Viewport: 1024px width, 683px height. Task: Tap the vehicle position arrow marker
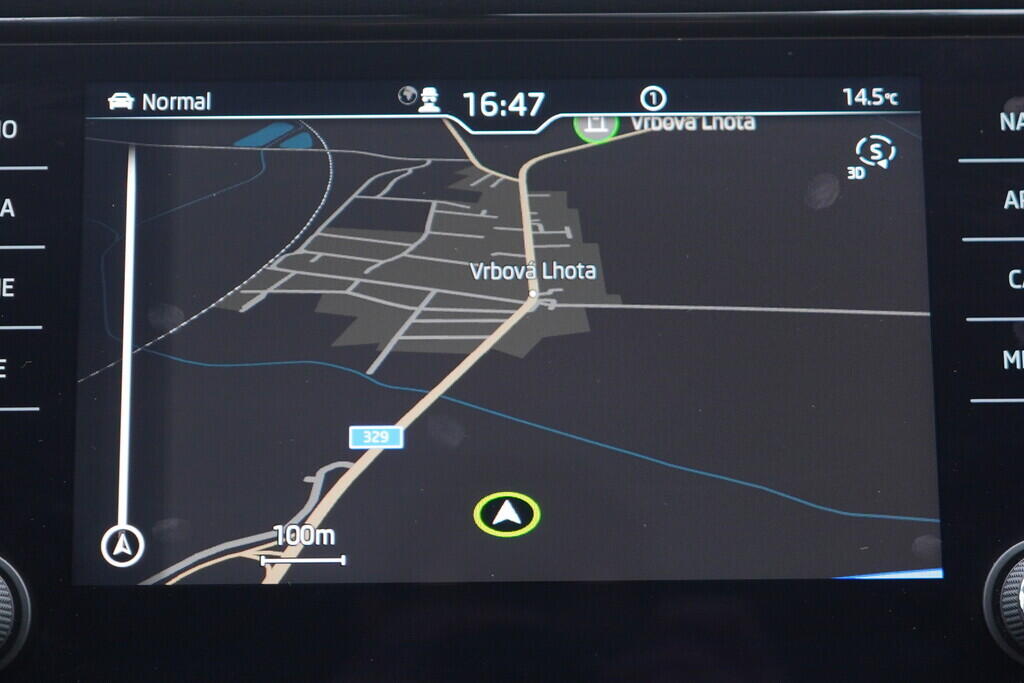coord(507,514)
